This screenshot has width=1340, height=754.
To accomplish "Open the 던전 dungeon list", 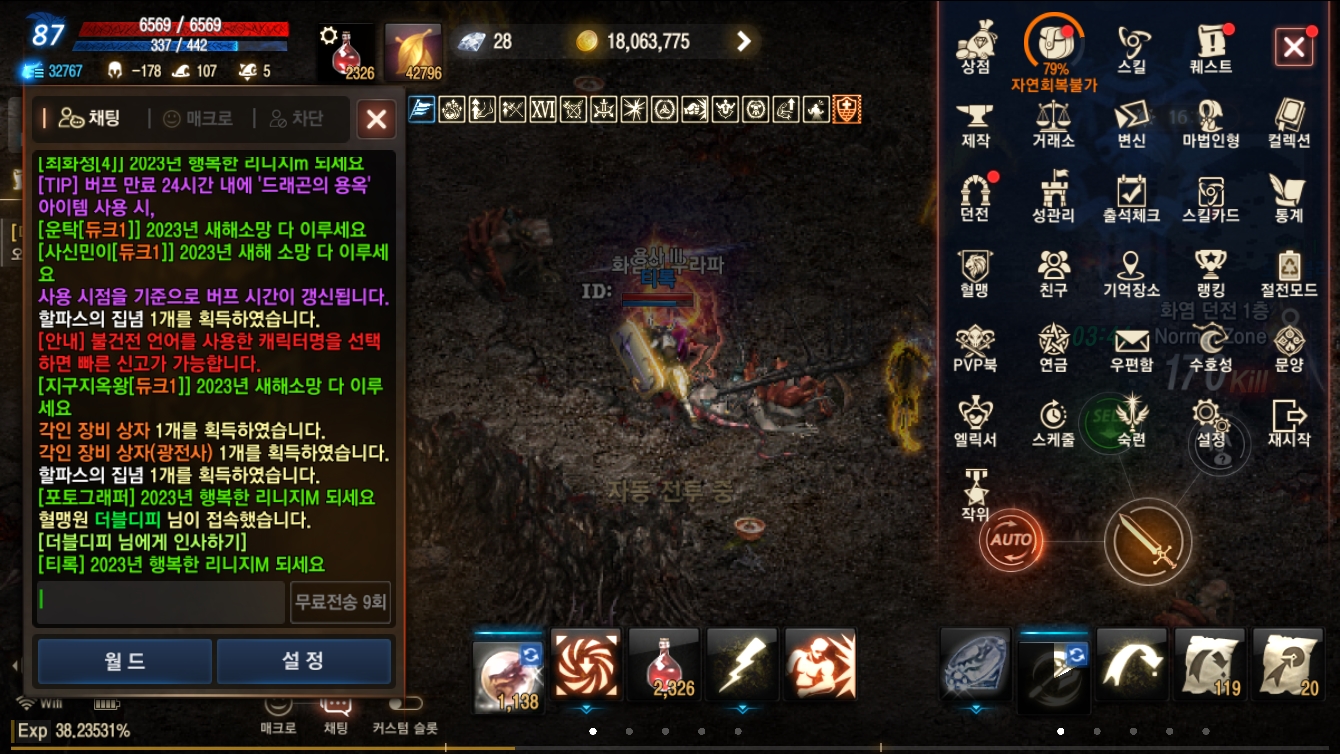I will [x=976, y=196].
